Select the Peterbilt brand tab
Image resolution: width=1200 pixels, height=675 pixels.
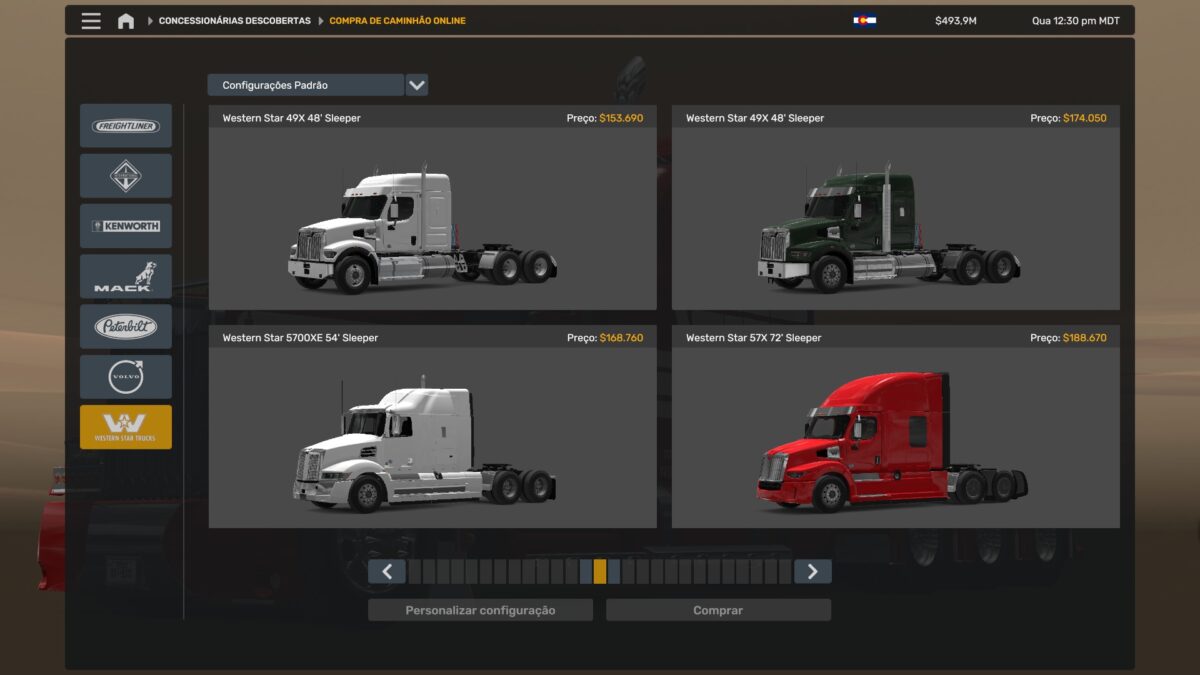click(126, 326)
